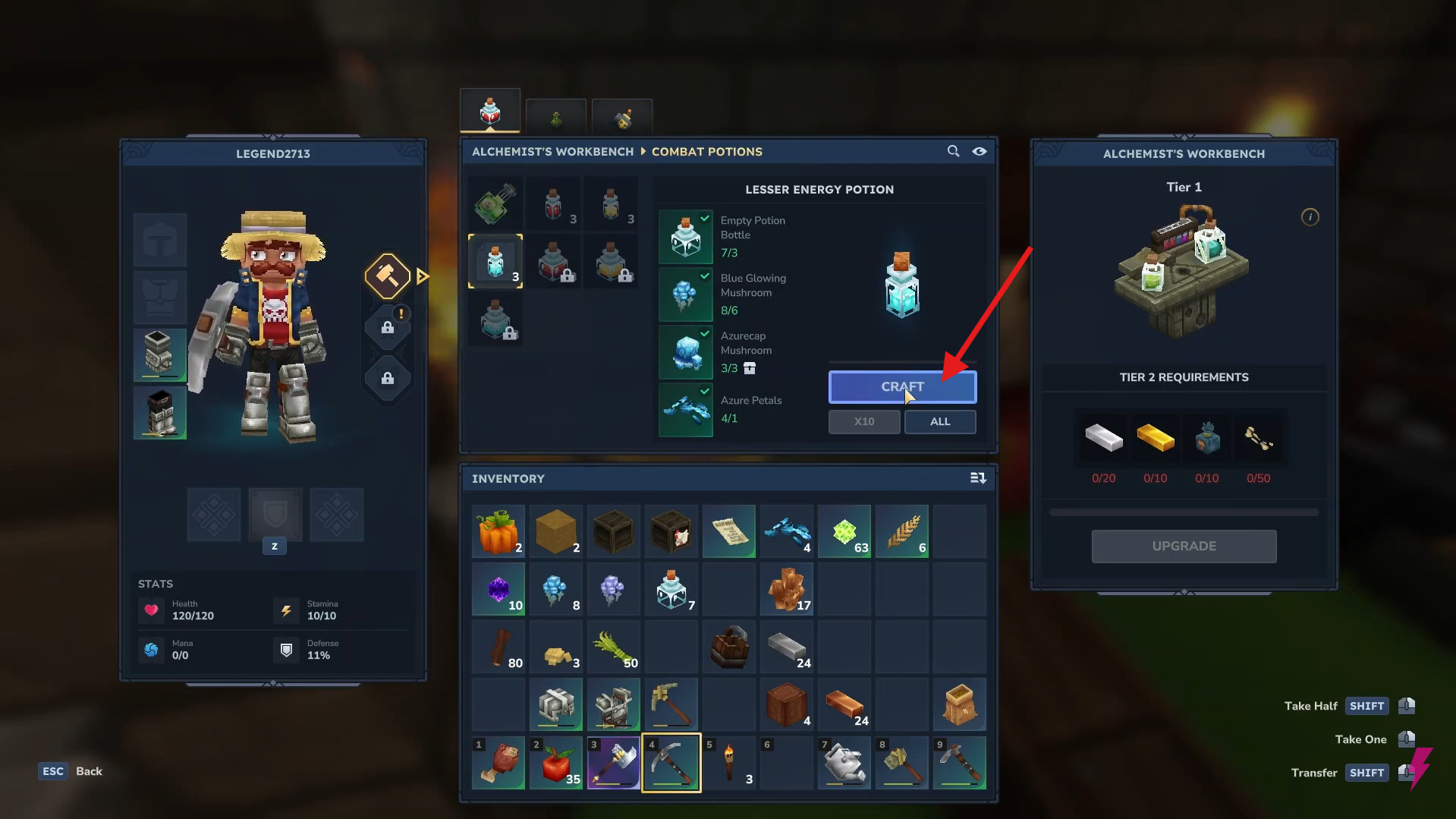Select the locked red potion recipe
Viewport: 1456px width, 819px height.
pyautogui.click(x=553, y=261)
